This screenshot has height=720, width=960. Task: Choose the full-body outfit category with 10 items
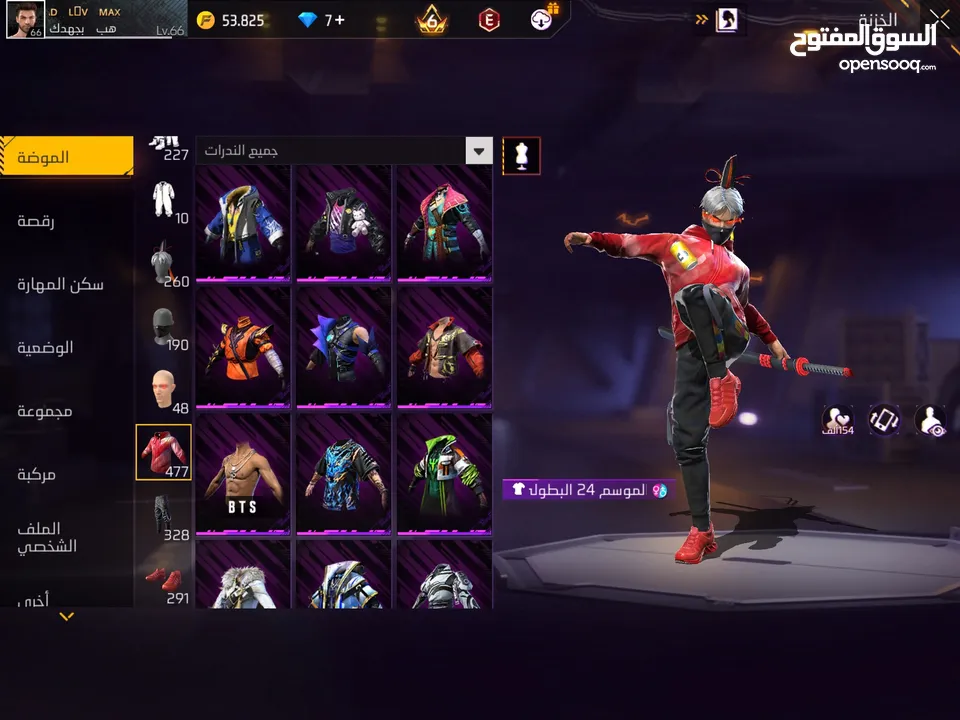[164, 201]
